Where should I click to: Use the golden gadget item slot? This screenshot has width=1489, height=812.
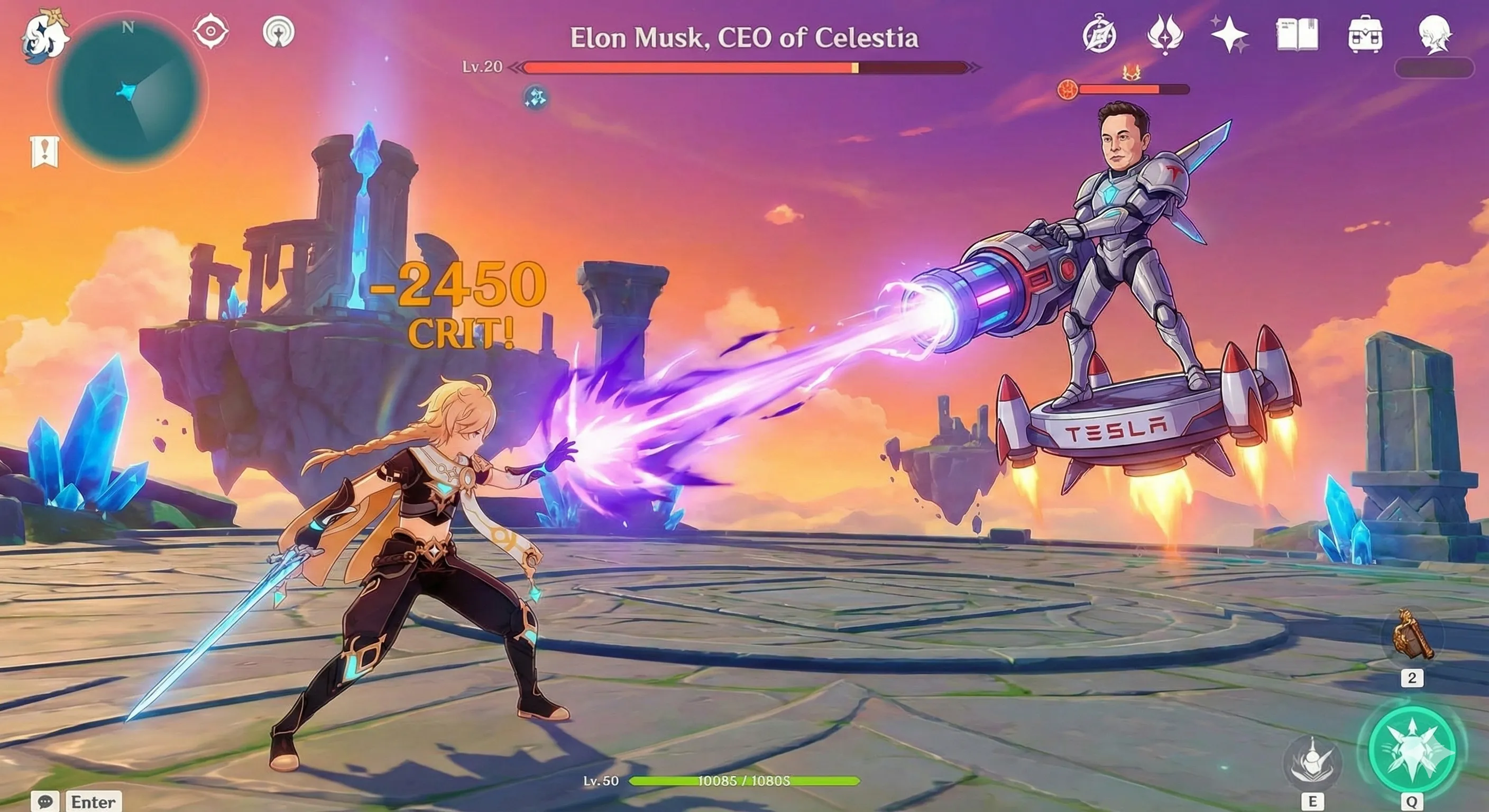tap(1412, 636)
